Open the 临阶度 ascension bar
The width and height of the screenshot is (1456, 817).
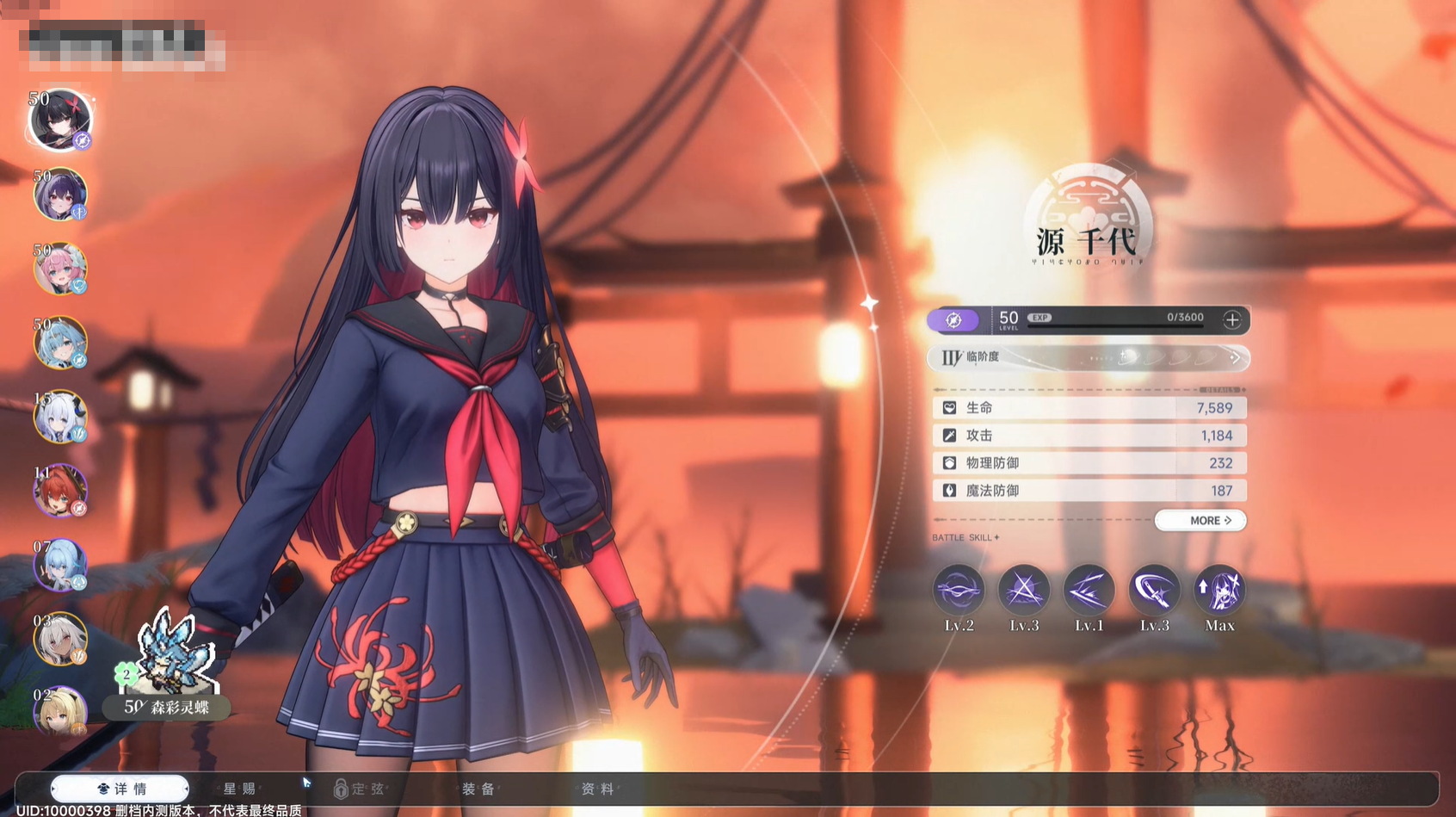(x=1089, y=357)
